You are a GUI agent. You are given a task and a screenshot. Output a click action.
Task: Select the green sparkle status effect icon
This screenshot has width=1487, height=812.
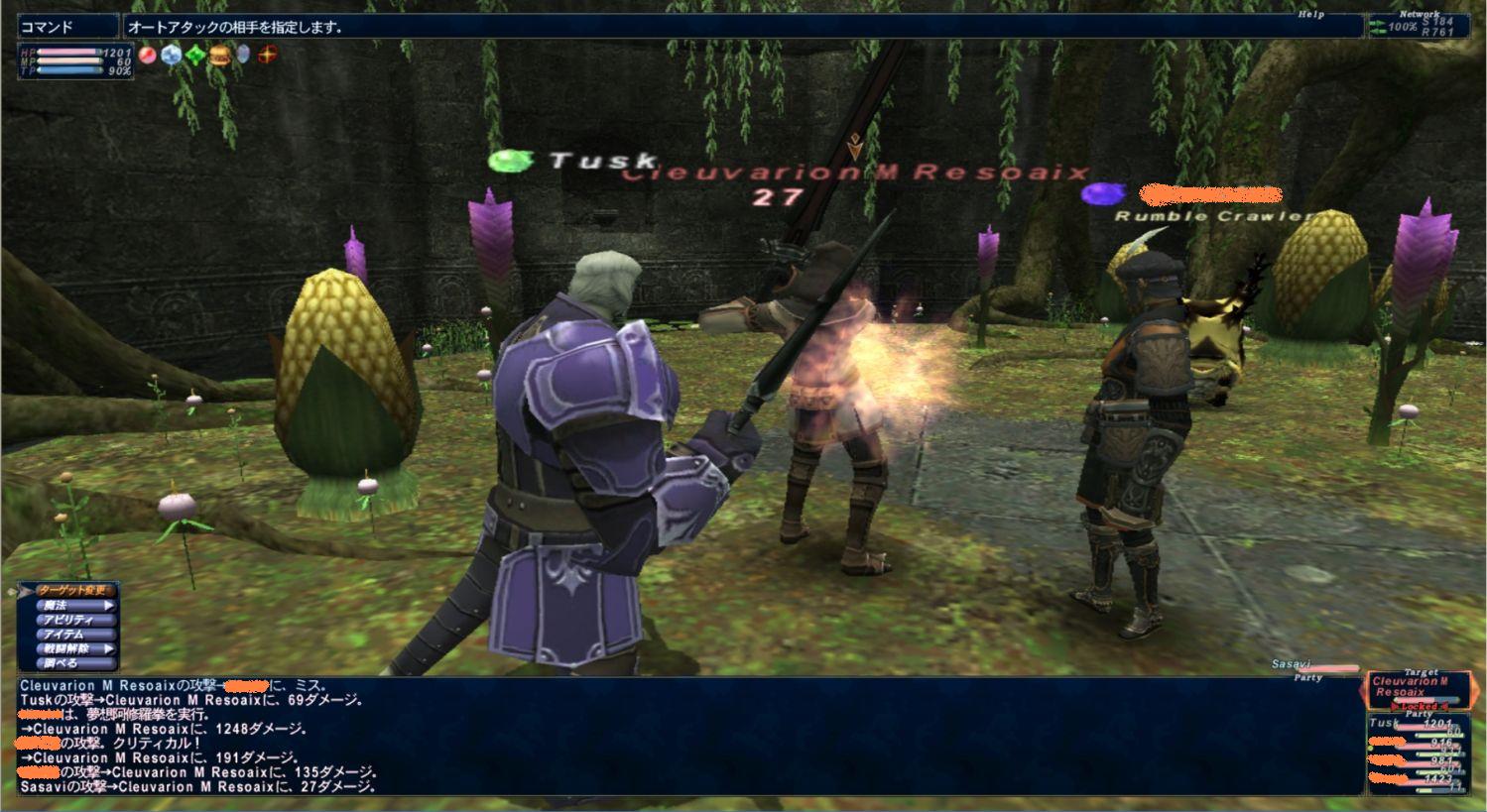195,56
